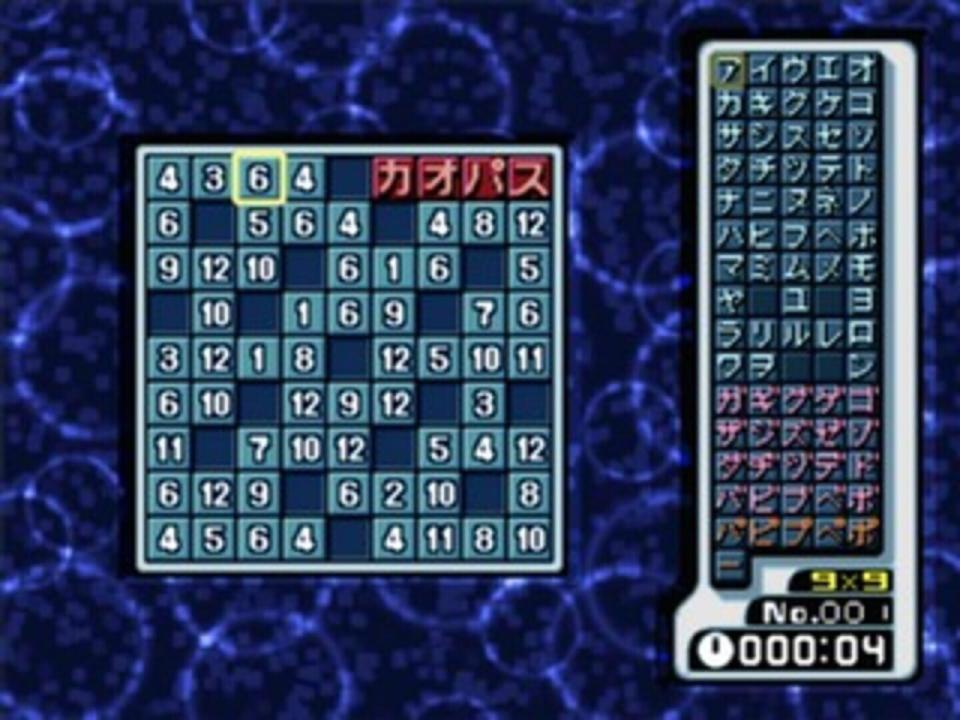Image resolution: width=960 pixels, height=720 pixels.
Task: Choose the マ key in the katakana panel
Action: point(729,268)
